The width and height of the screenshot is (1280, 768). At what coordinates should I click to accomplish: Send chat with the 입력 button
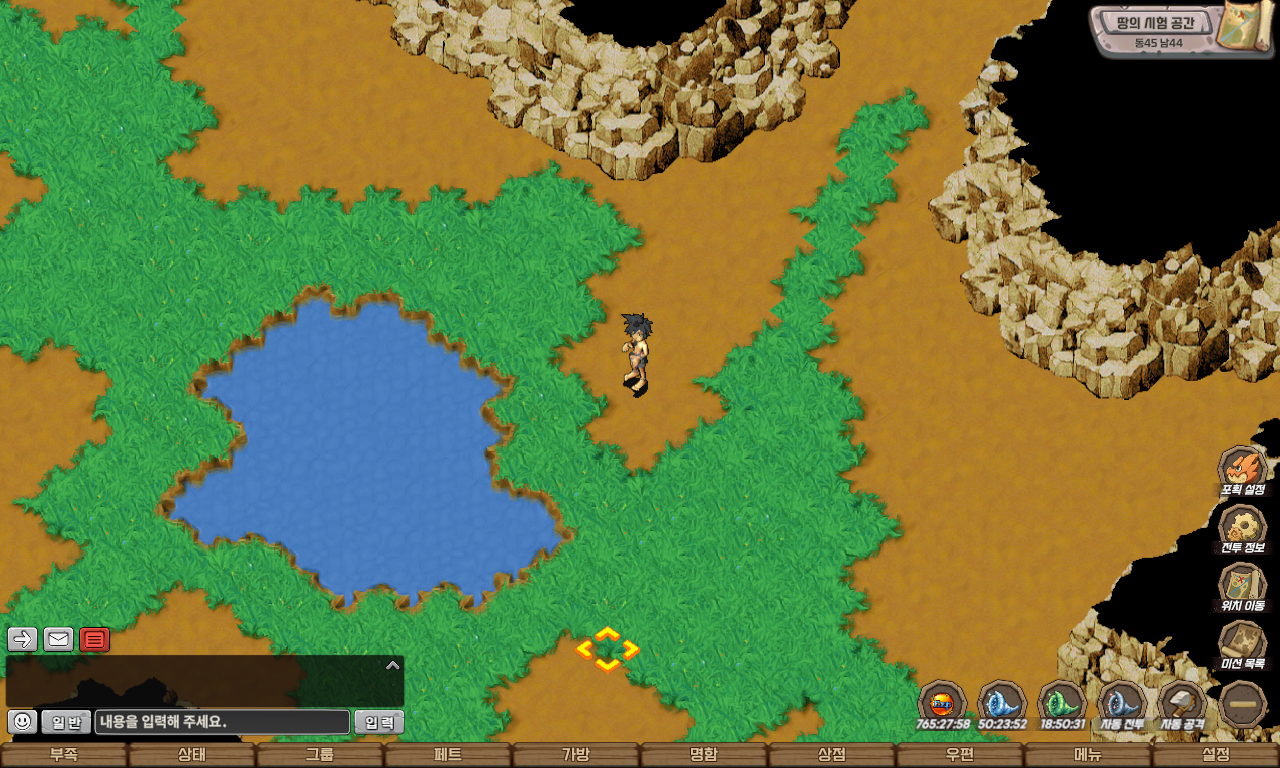[x=379, y=722]
